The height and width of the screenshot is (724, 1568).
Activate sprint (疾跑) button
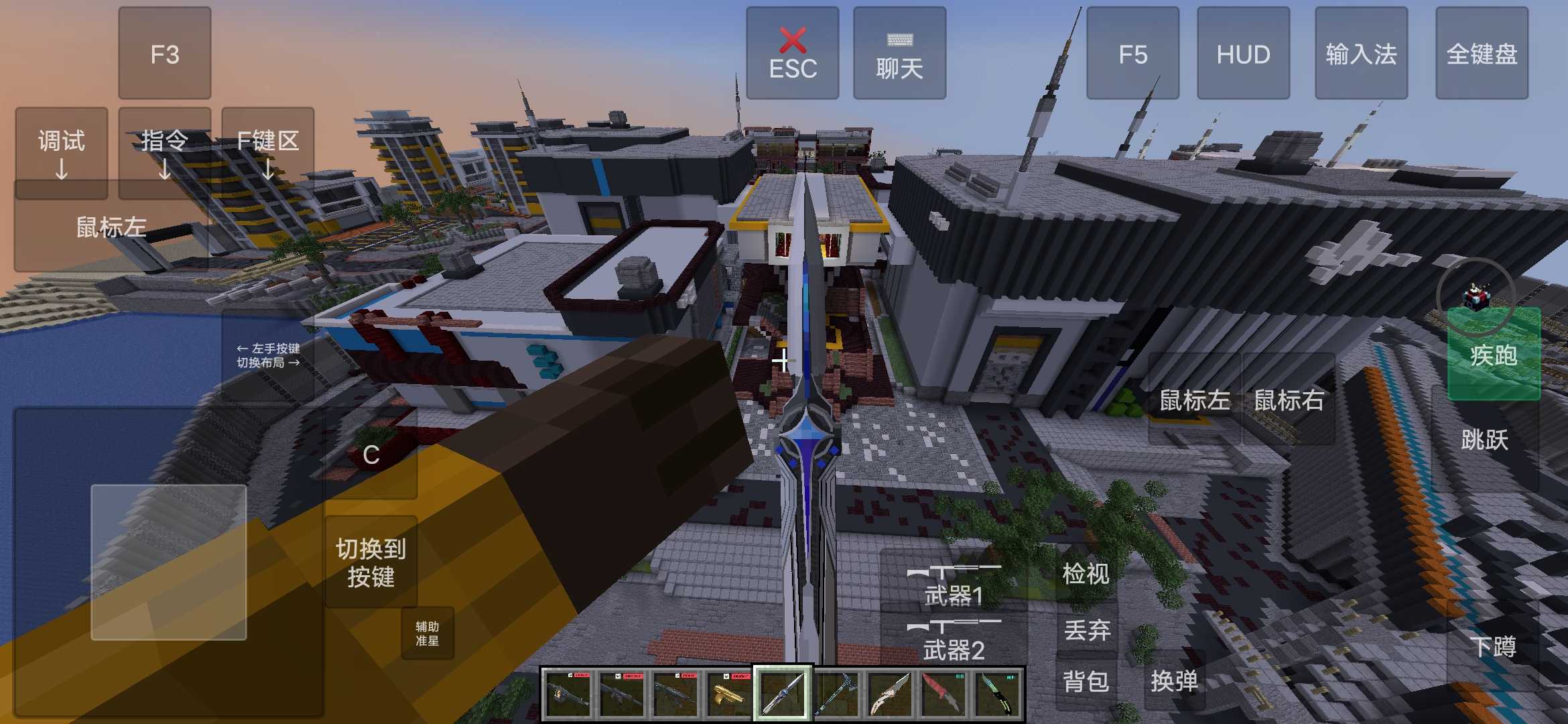(x=1494, y=355)
